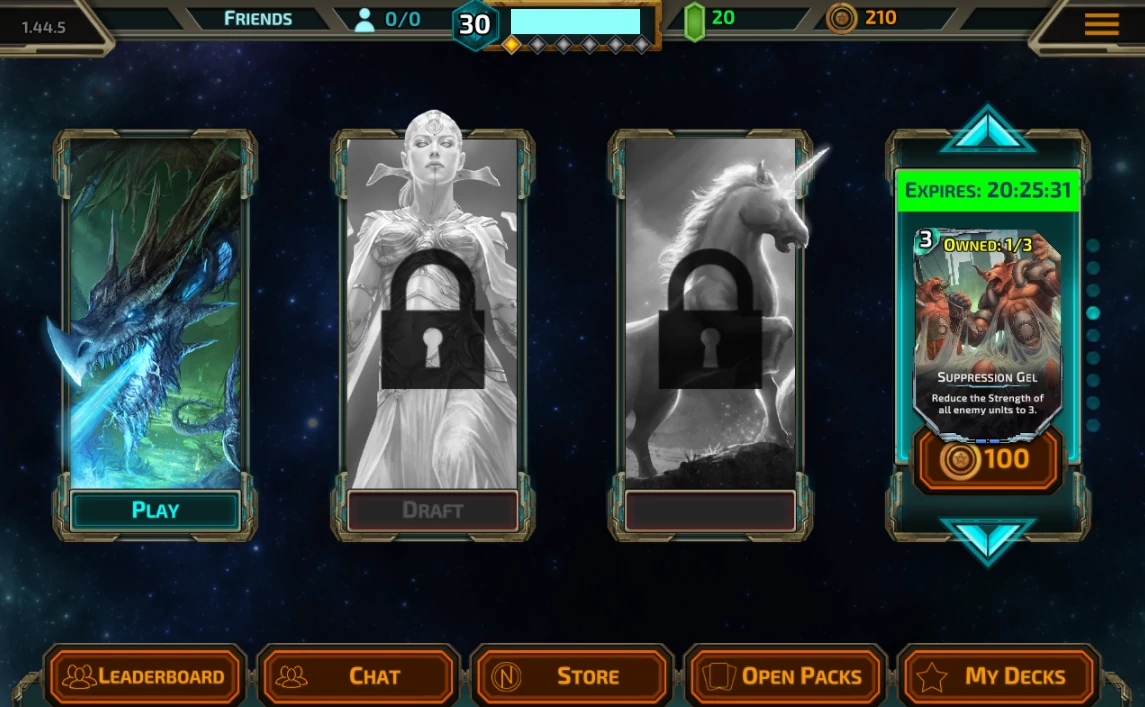Click the locked Draft mode card
The height and width of the screenshot is (707, 1145).
click(432, 310)
